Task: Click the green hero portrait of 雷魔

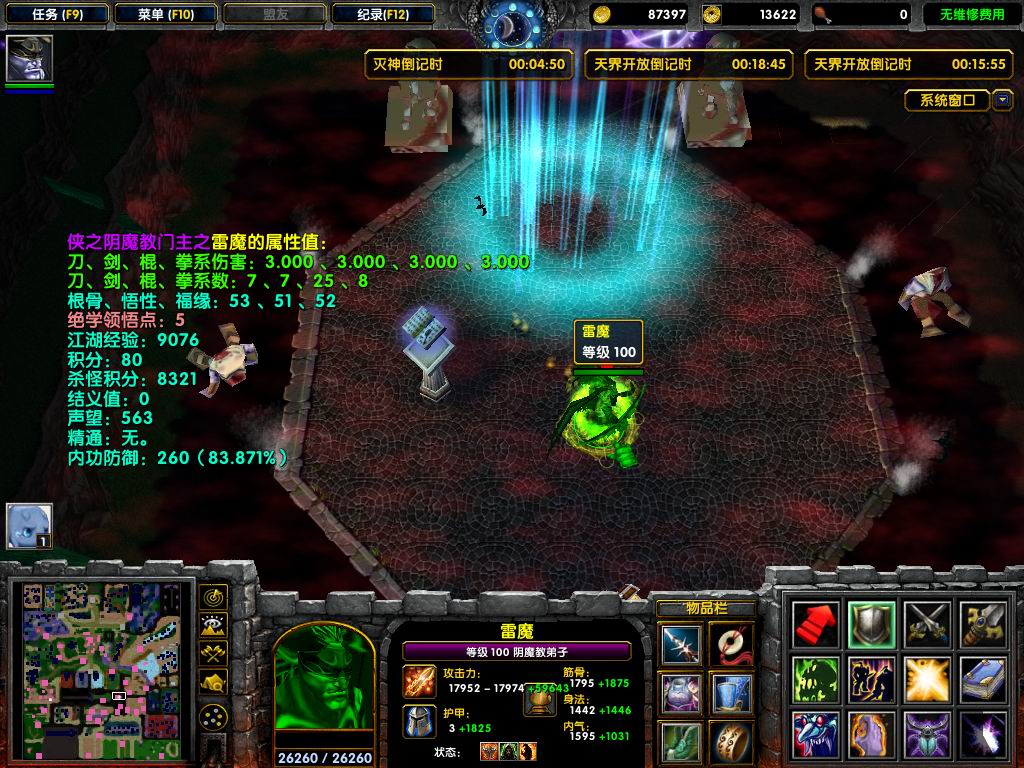Action: [323, 683]
